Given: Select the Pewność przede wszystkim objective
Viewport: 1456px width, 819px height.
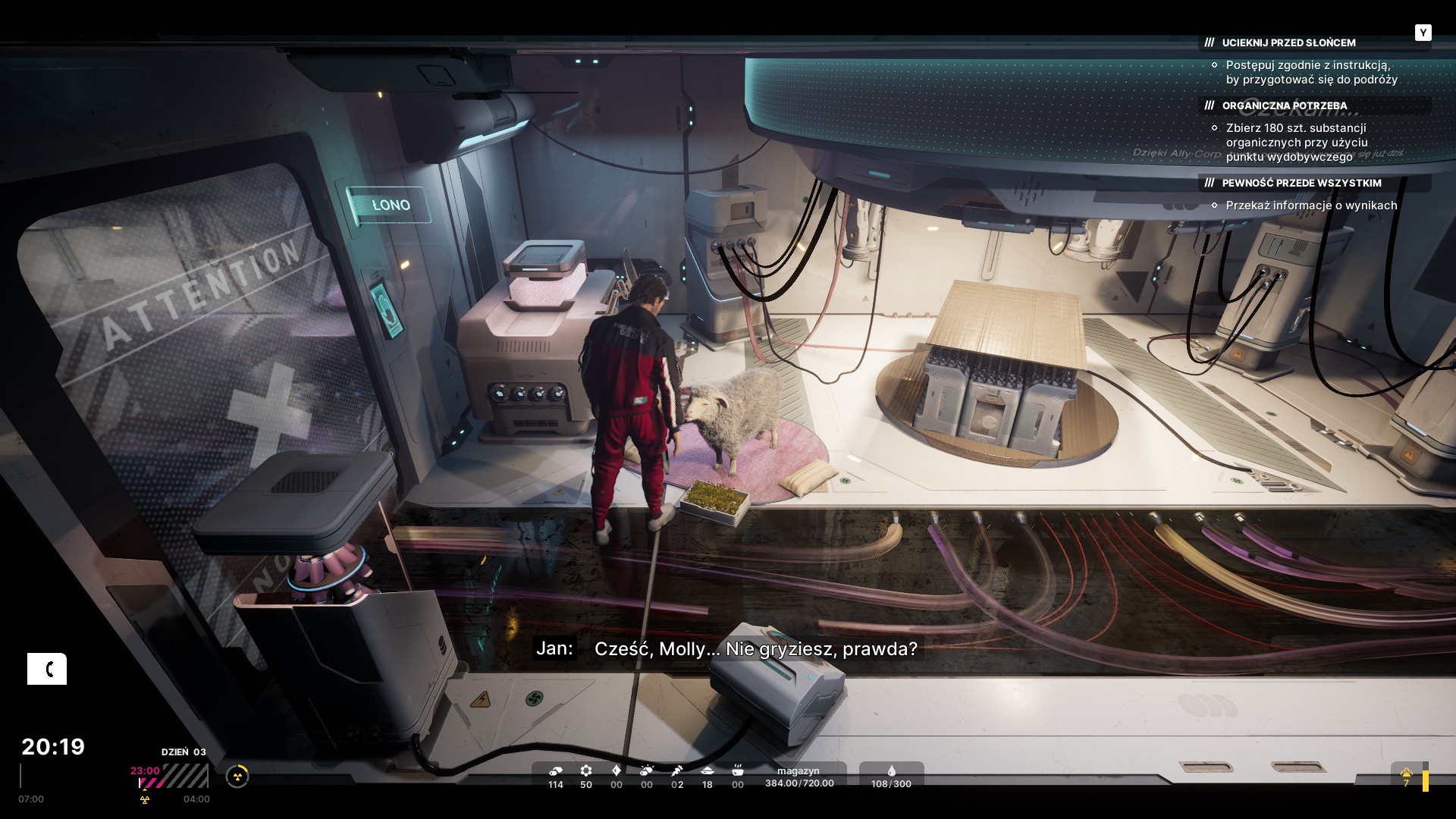Looking at the screenshot, I should tap(1301, 184).
